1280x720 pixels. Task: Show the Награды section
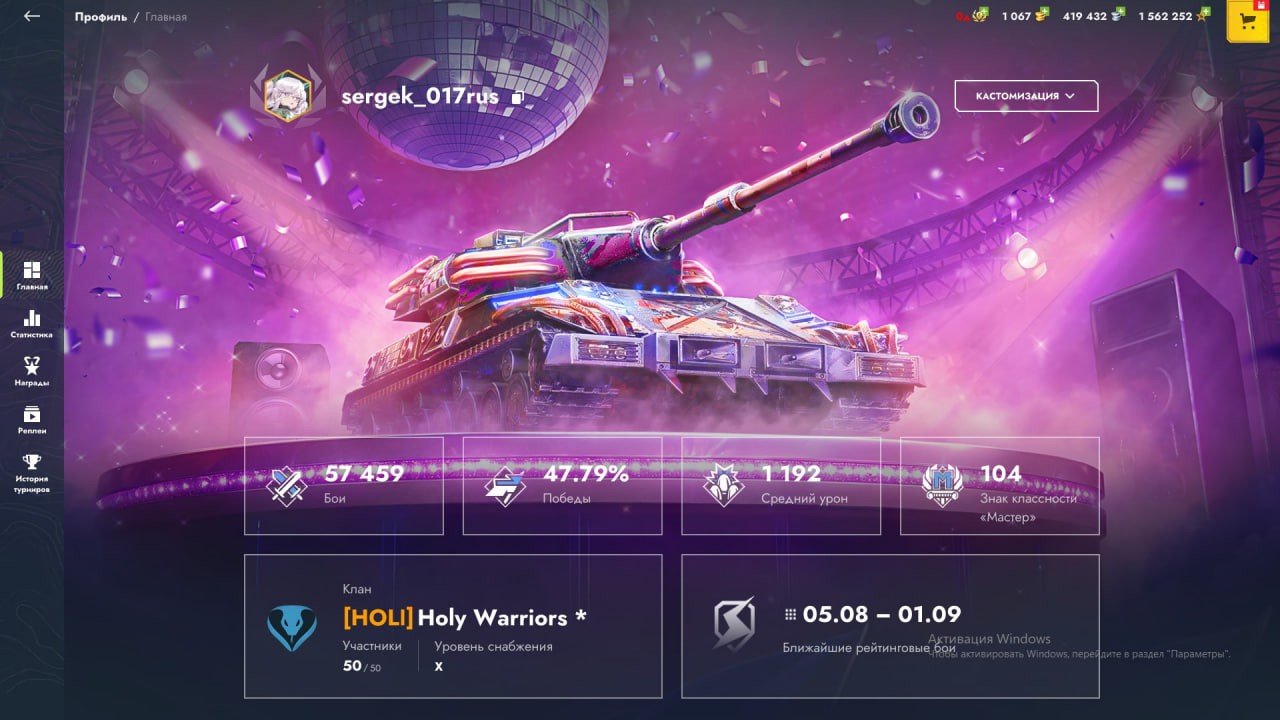click(x=32, y=371)
